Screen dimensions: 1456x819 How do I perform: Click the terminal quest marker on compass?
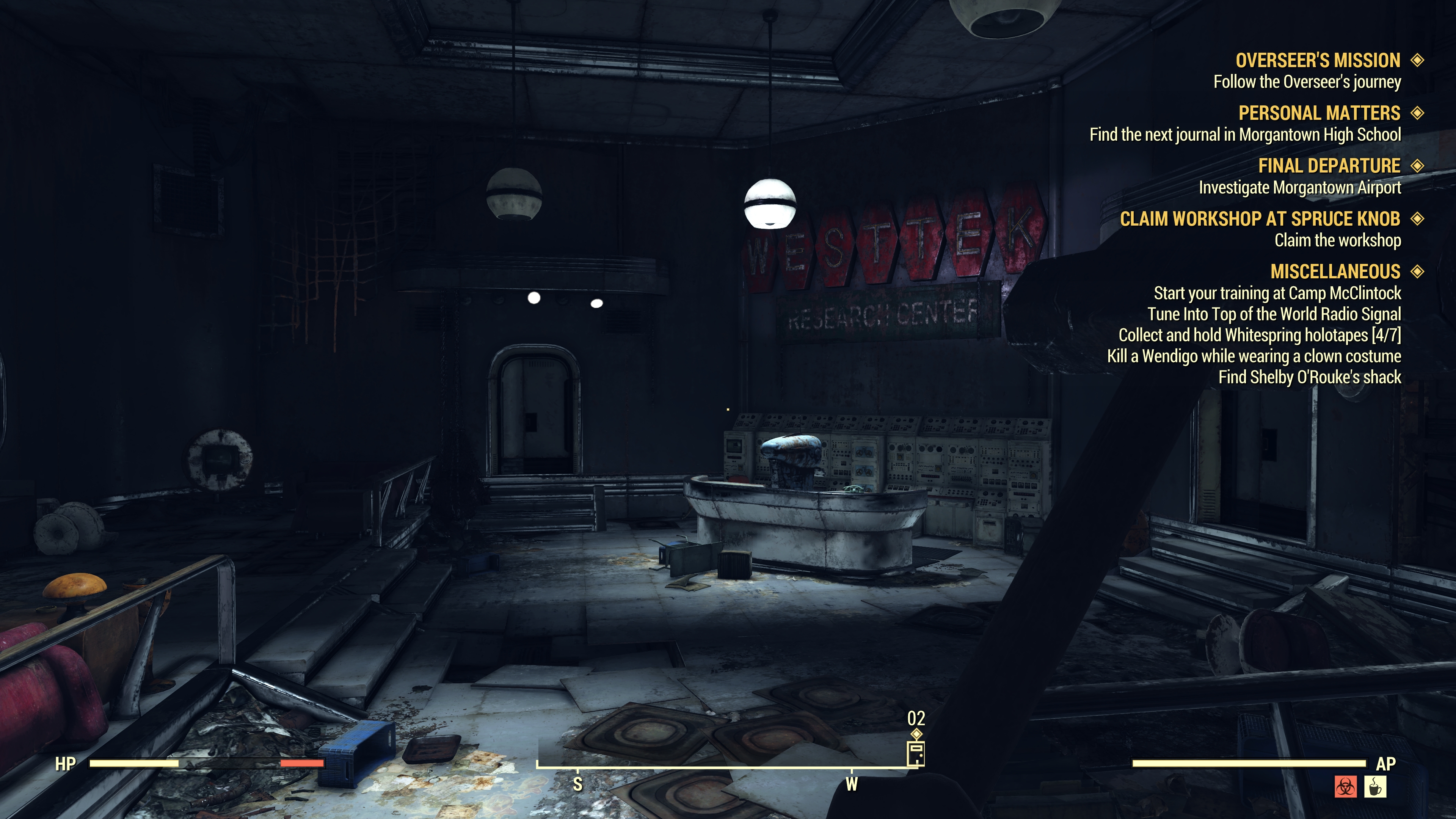916,753
